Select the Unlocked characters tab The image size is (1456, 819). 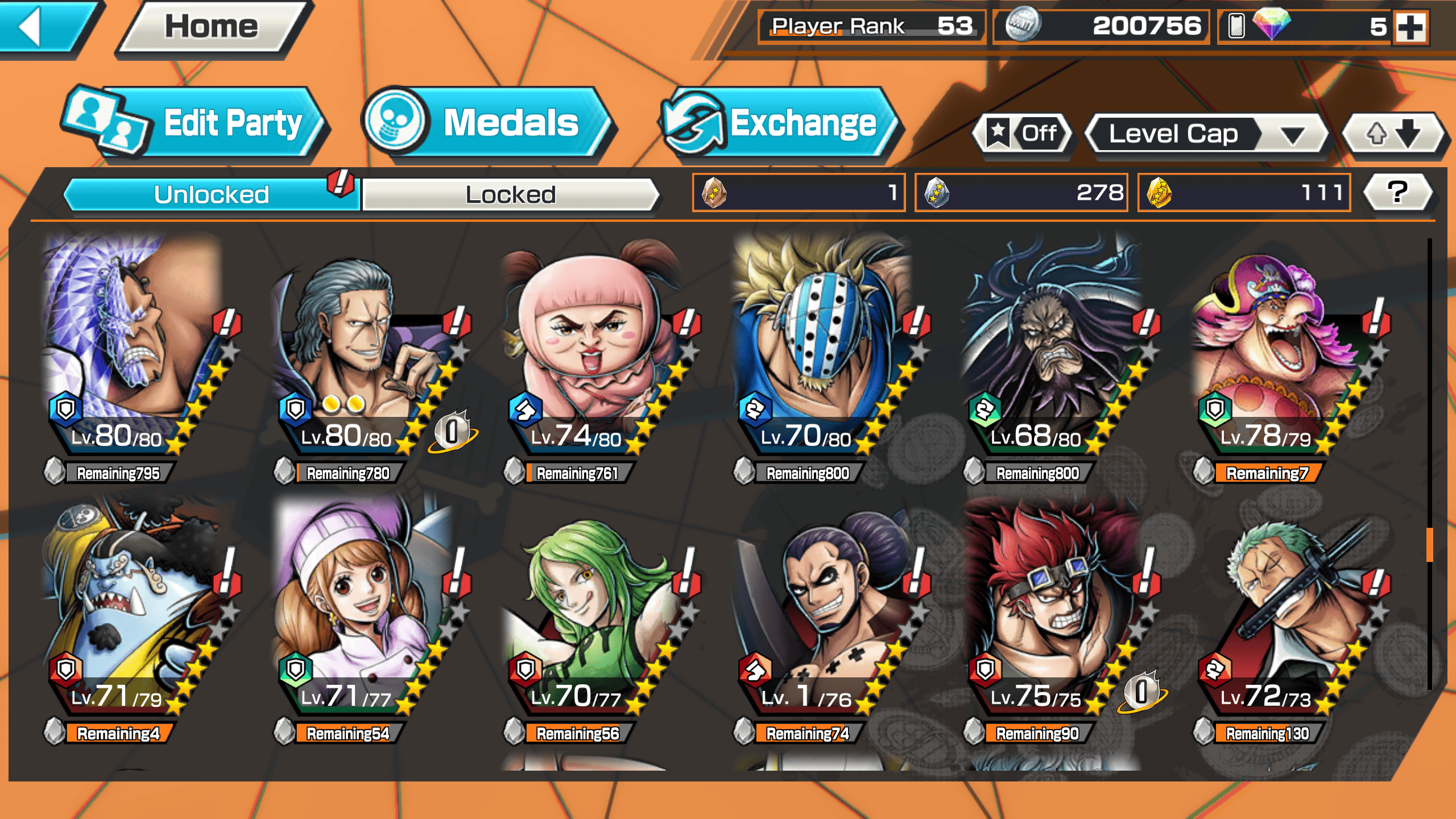[211, 195]
